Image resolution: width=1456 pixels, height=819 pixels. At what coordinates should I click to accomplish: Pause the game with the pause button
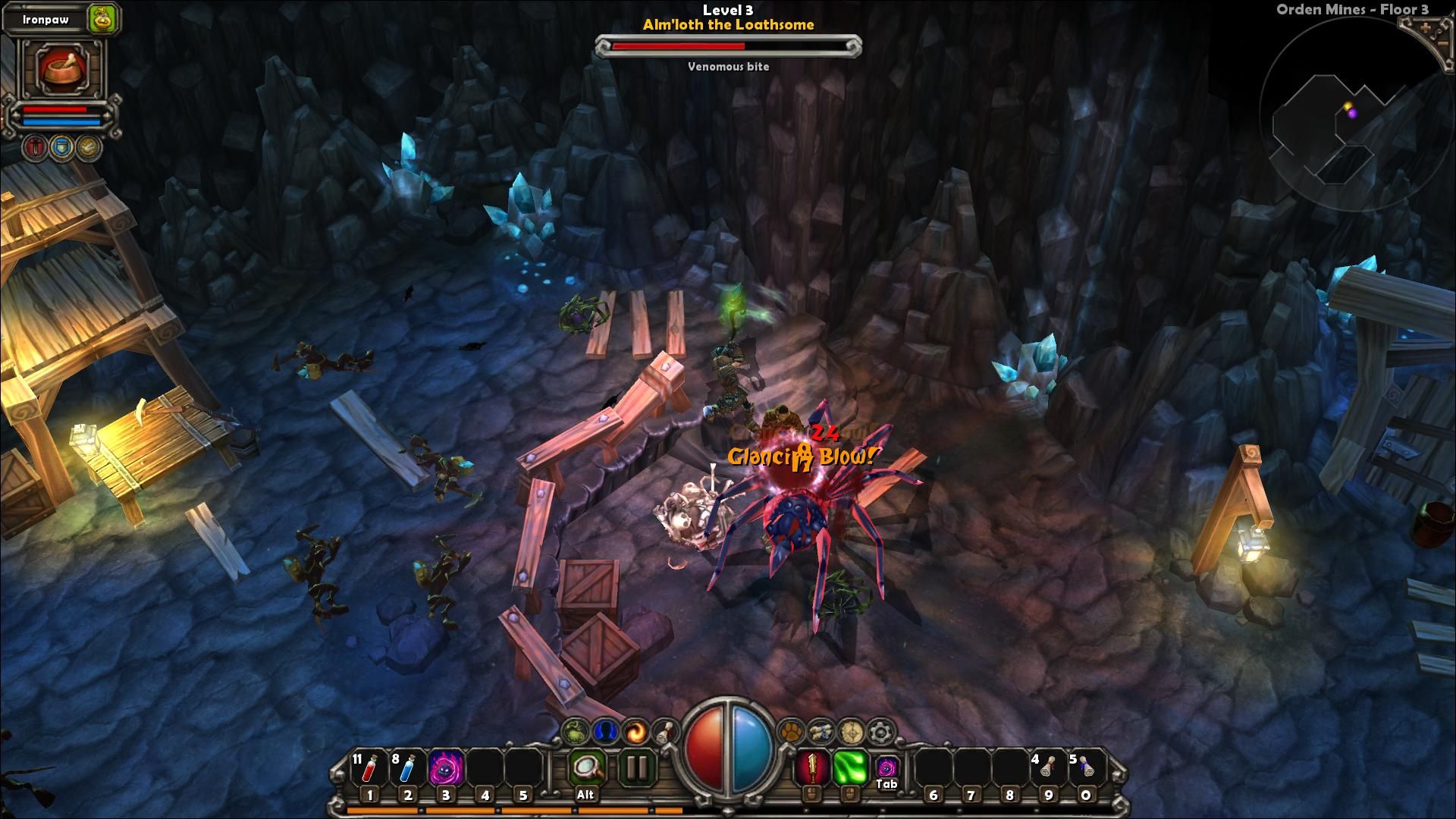[636, 767]
